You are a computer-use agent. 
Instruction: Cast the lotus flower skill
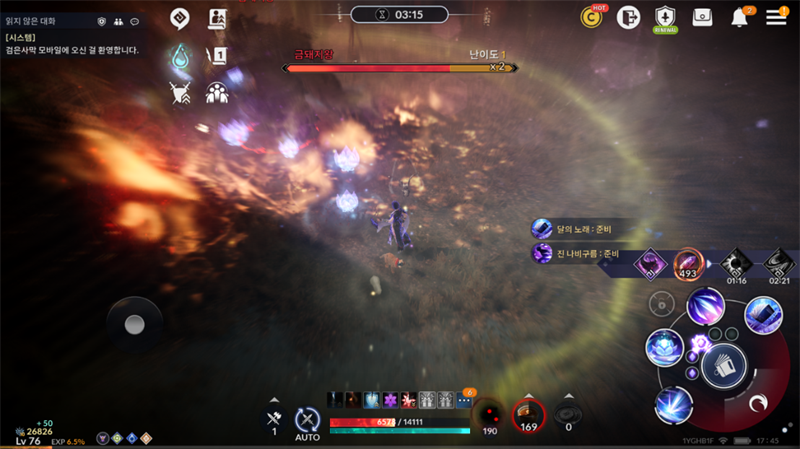tap(664, 347)
